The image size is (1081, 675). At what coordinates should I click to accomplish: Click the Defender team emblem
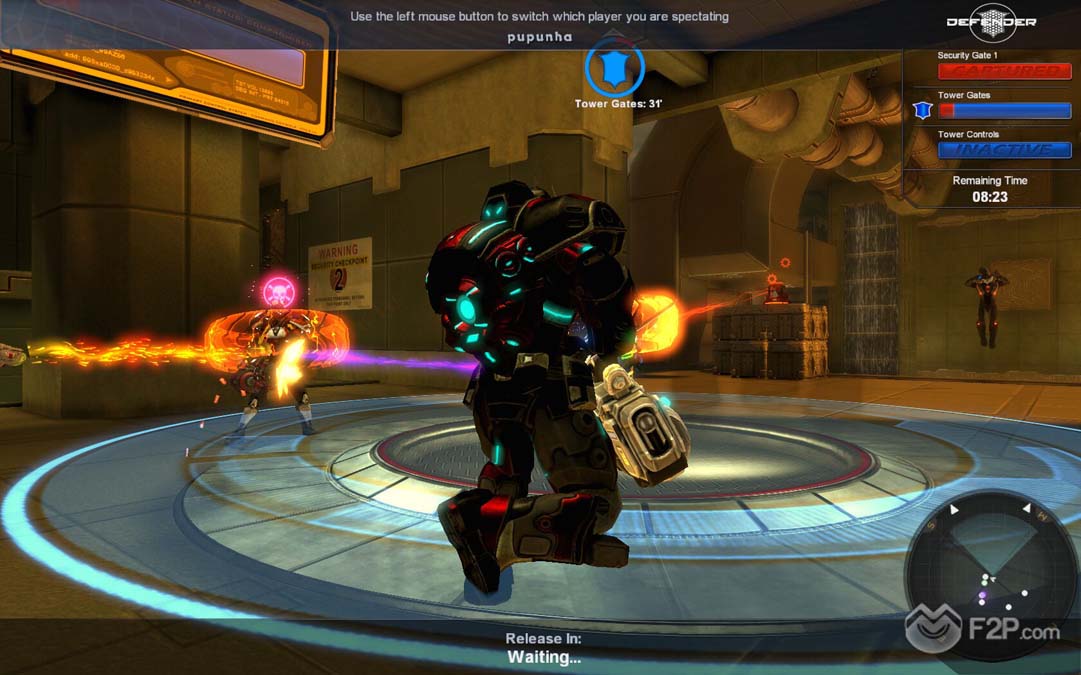991,22
